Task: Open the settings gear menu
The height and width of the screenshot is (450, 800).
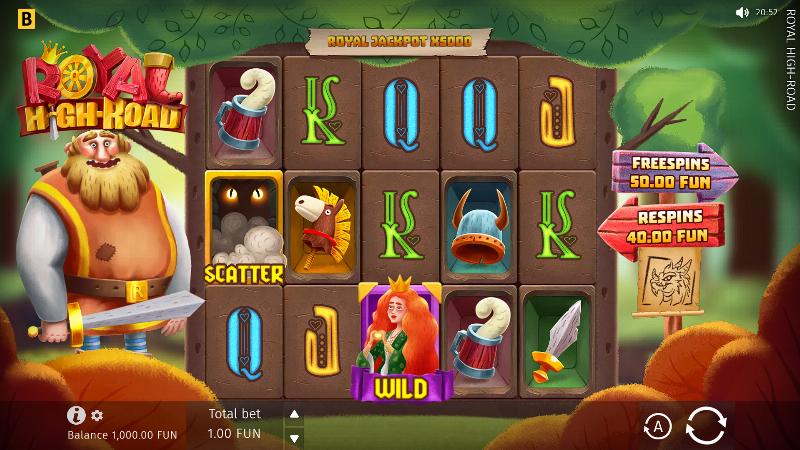Action: 97,415
